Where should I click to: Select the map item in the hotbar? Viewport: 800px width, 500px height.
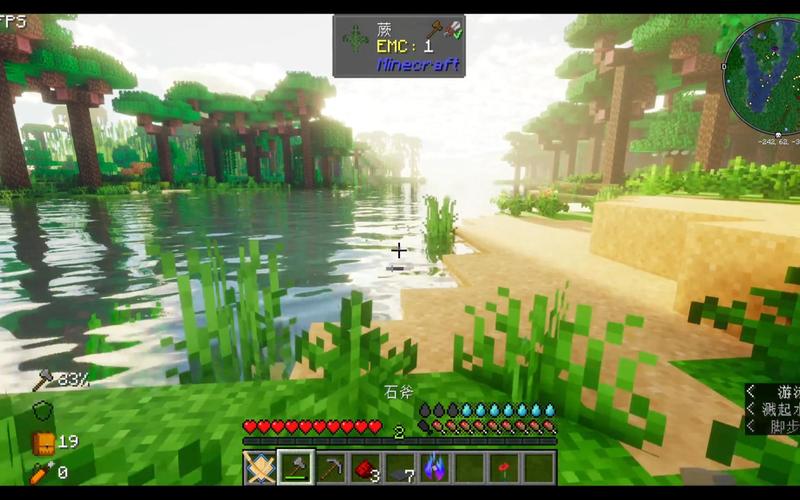(x=260, y=467)
